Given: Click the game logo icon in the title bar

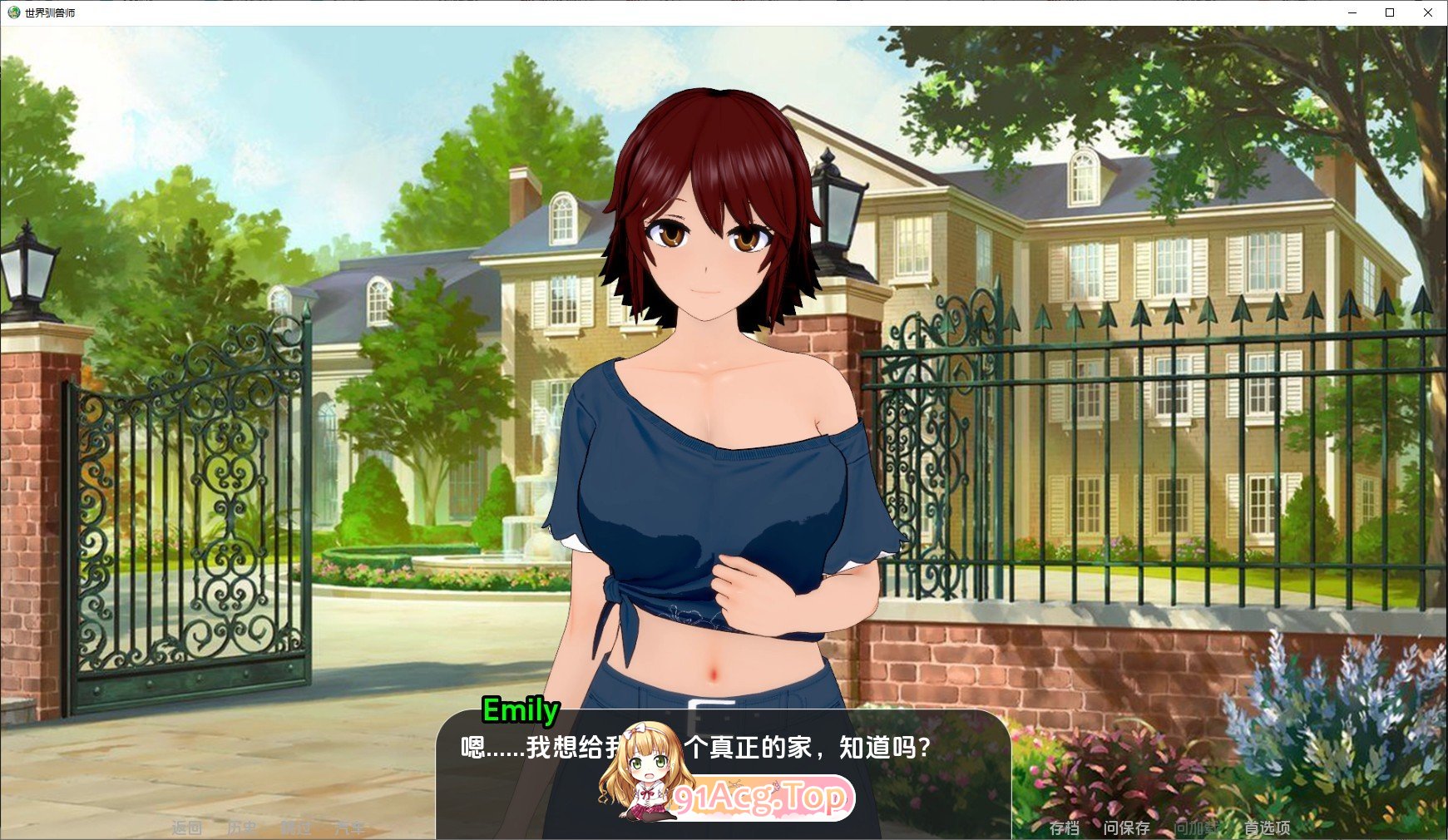Looking at the screenshot, I should click(x=12, y=12).
